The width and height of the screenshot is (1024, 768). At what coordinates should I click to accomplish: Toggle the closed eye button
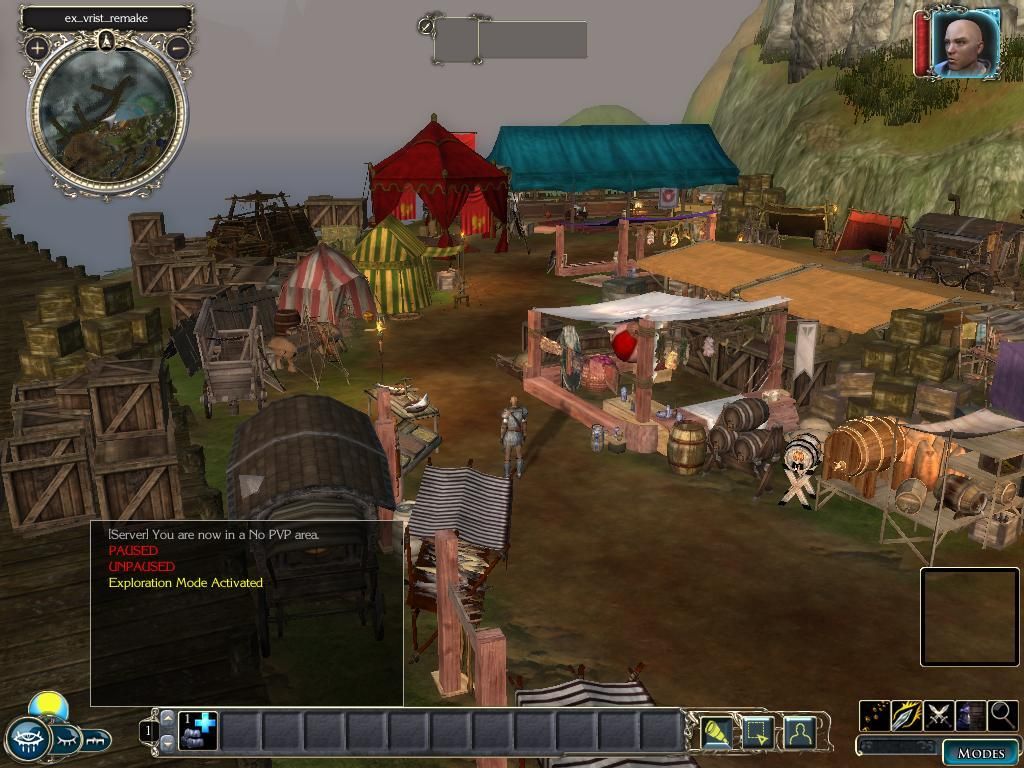click(66, 740)
